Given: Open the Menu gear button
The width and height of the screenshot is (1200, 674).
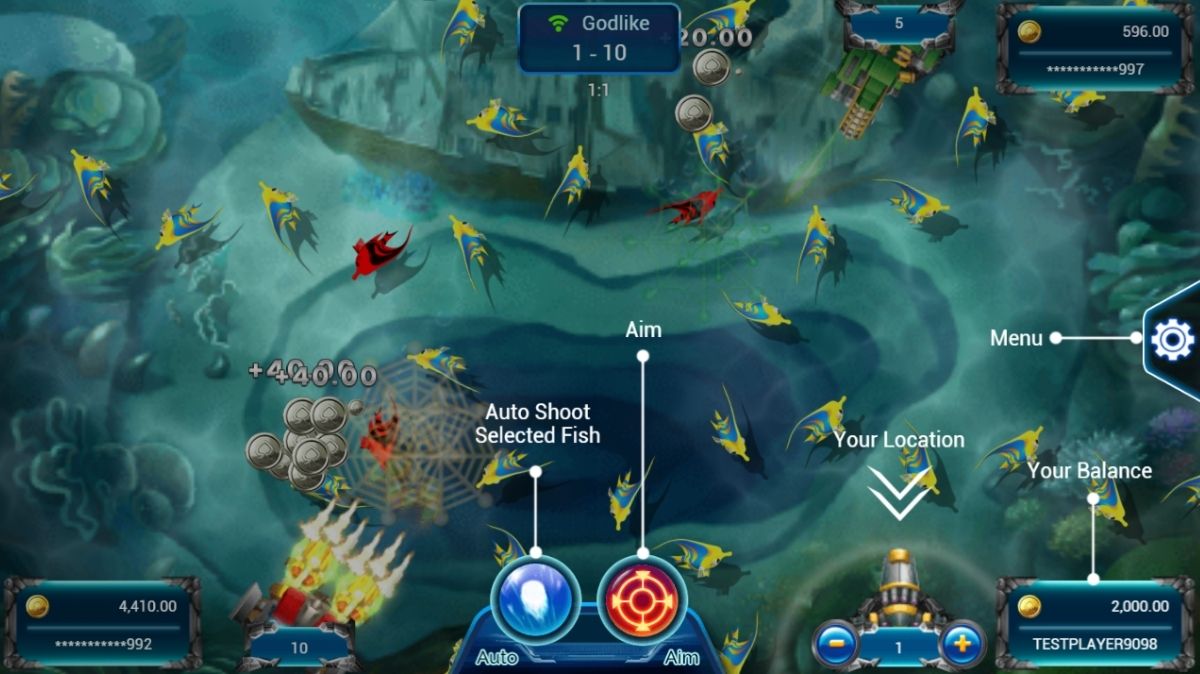Looking at the screenshot, I should pyautogui.click(x=1172, y=341).
